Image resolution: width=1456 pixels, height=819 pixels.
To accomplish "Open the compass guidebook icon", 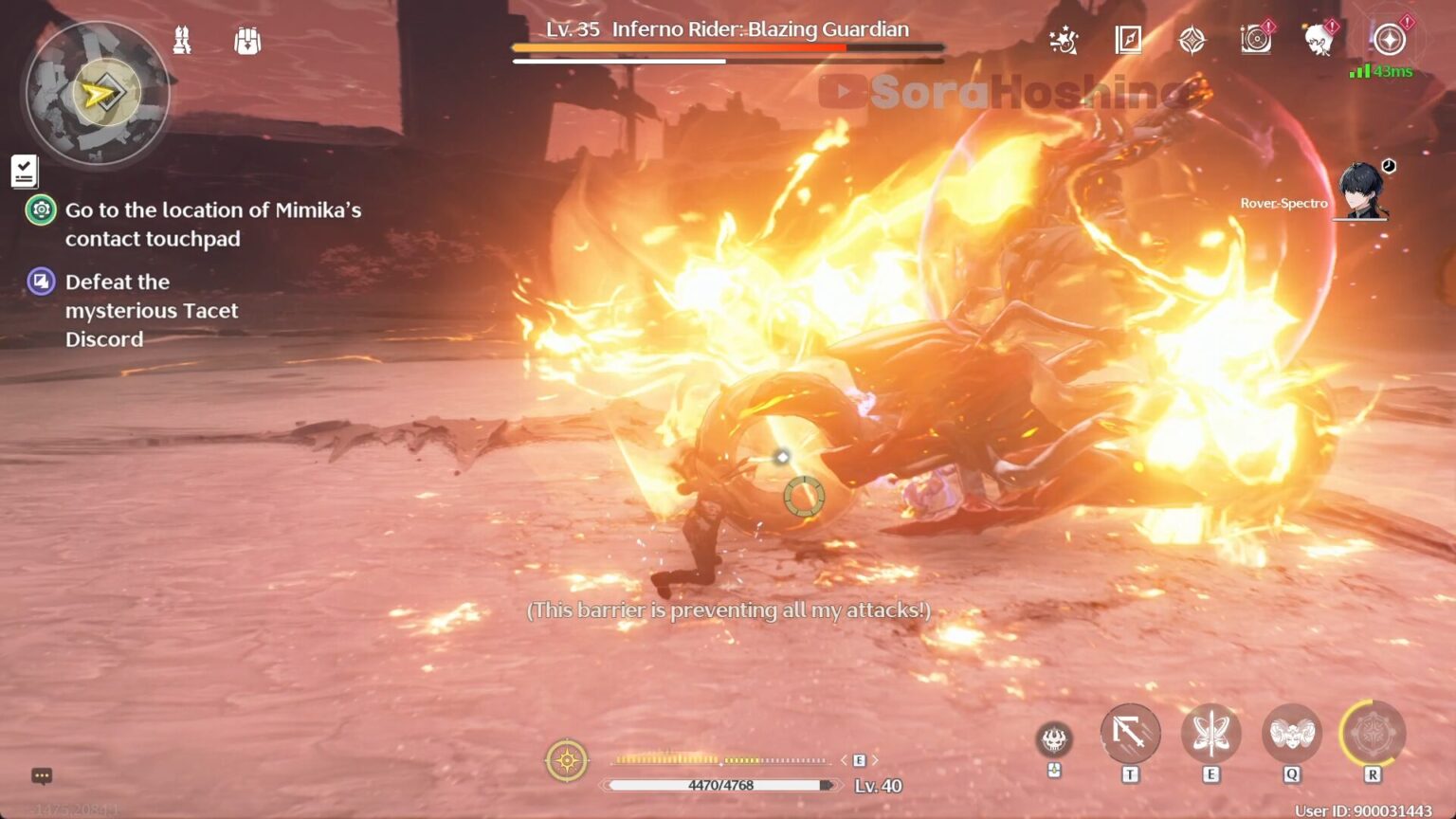I will [x=1128, y=41].
